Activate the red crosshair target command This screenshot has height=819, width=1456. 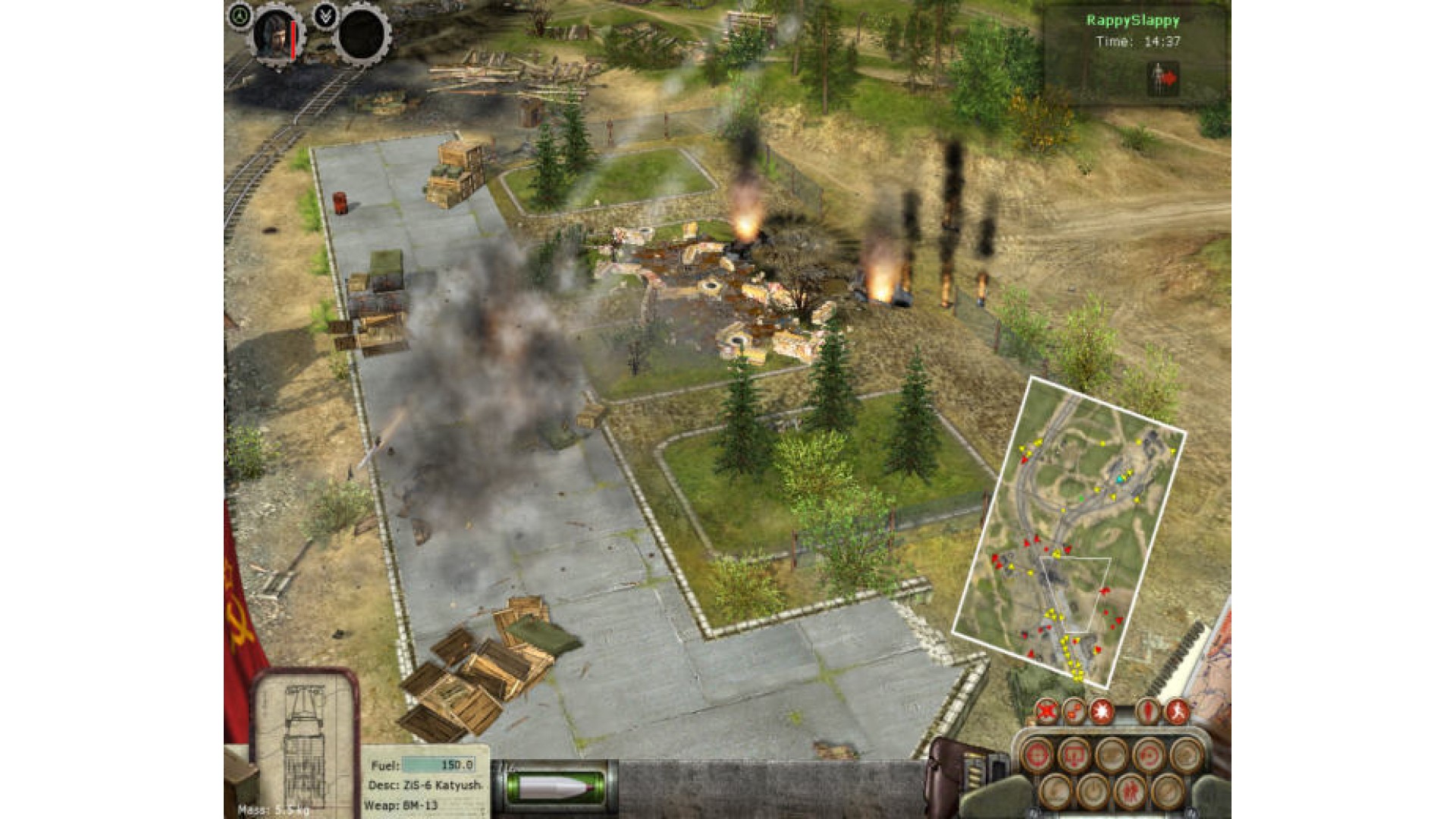tap(1037, 754)
